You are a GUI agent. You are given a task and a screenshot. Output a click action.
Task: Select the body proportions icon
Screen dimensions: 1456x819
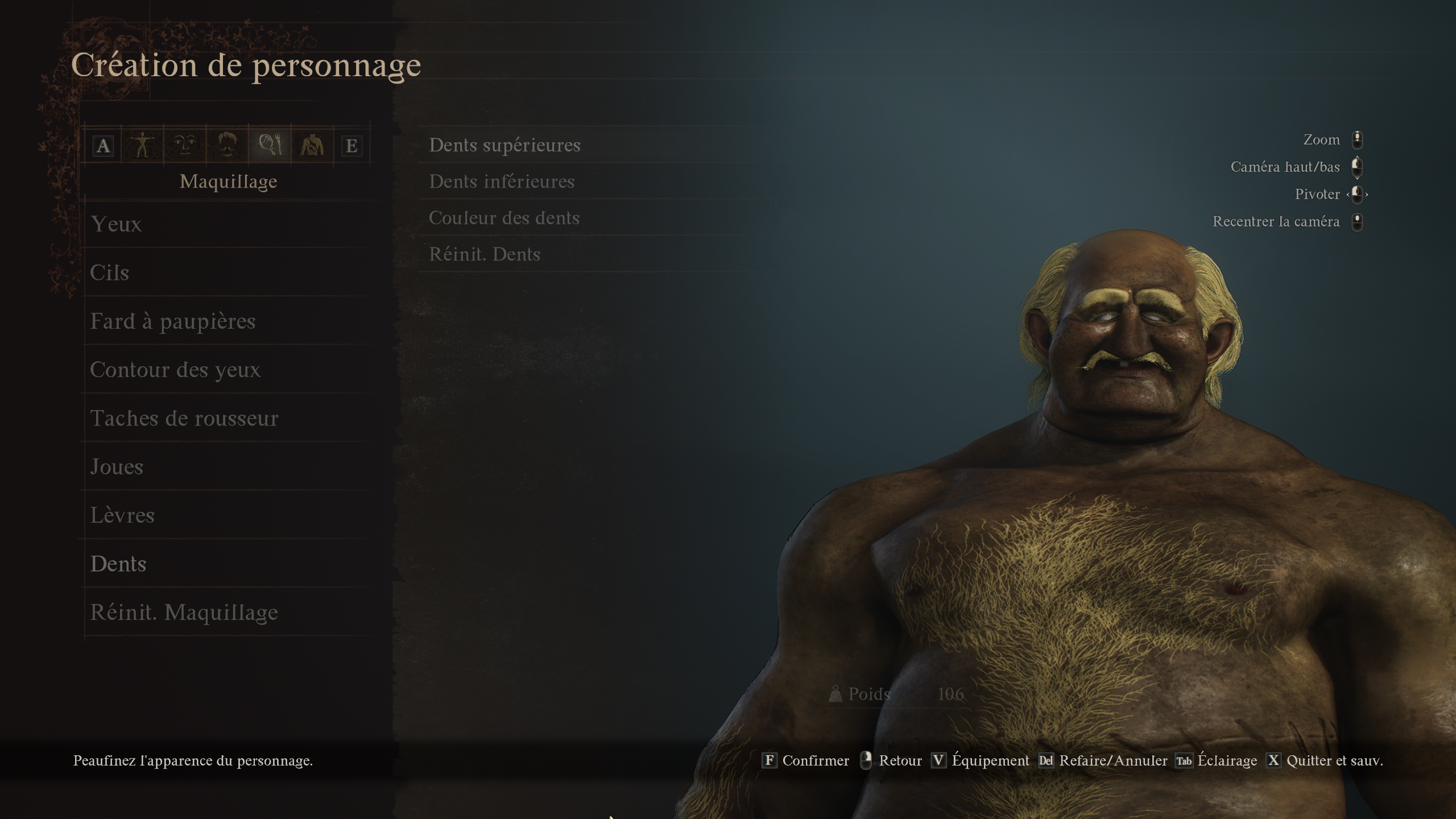[142, 146]
